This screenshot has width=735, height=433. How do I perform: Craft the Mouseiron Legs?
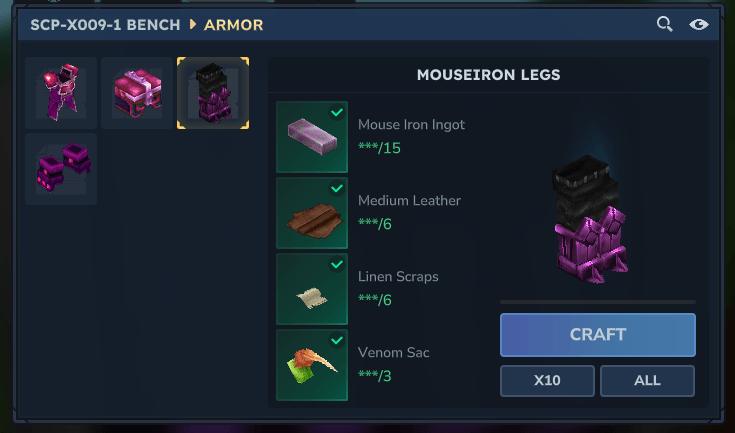(x=597, y=335)
